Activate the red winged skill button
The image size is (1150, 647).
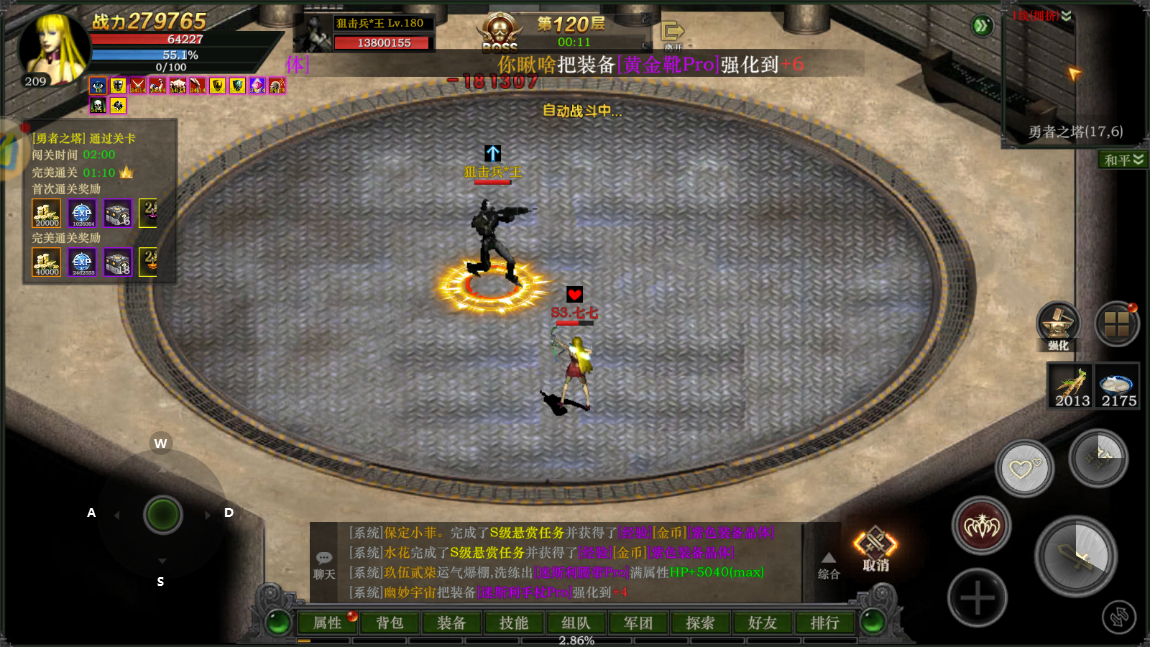point(981,526)
